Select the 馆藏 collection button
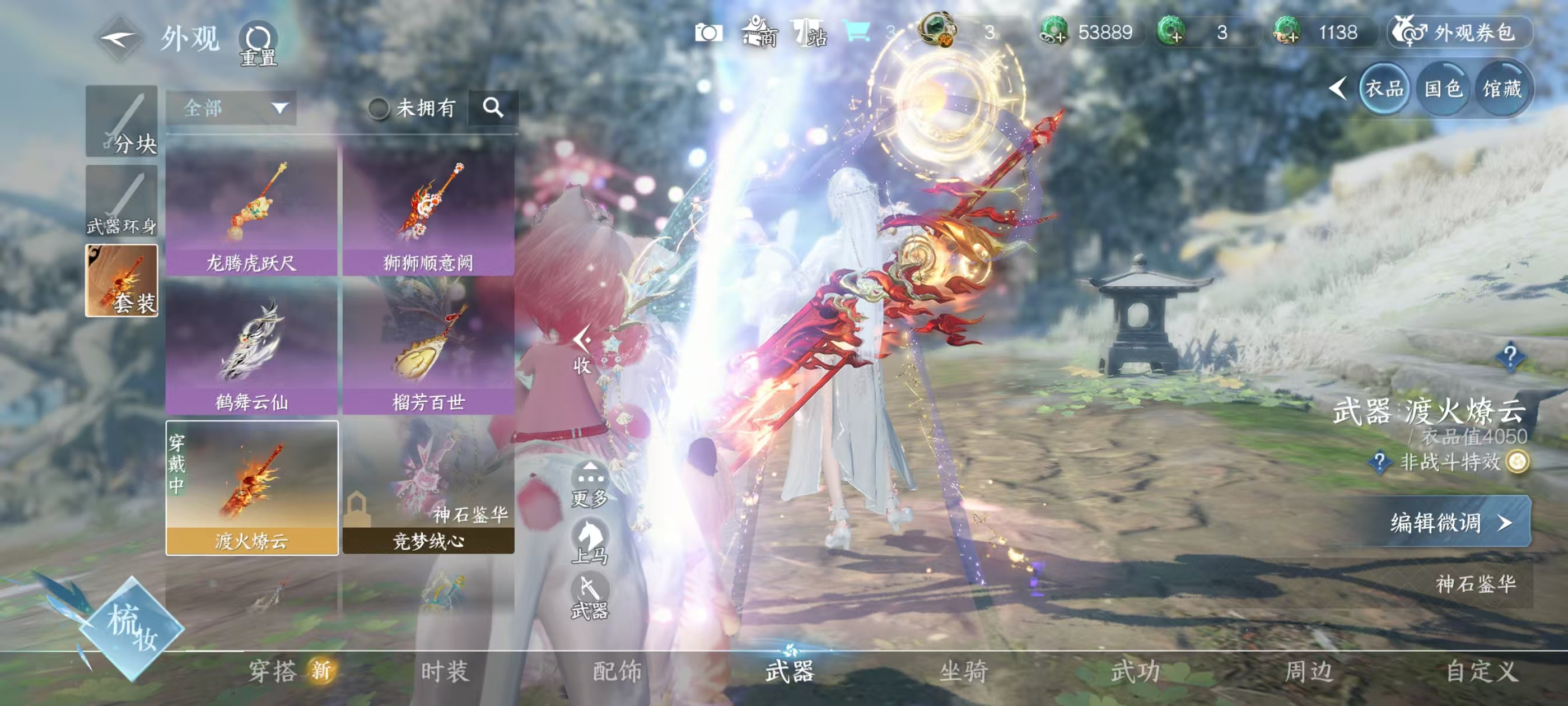 coord(1501,90)
